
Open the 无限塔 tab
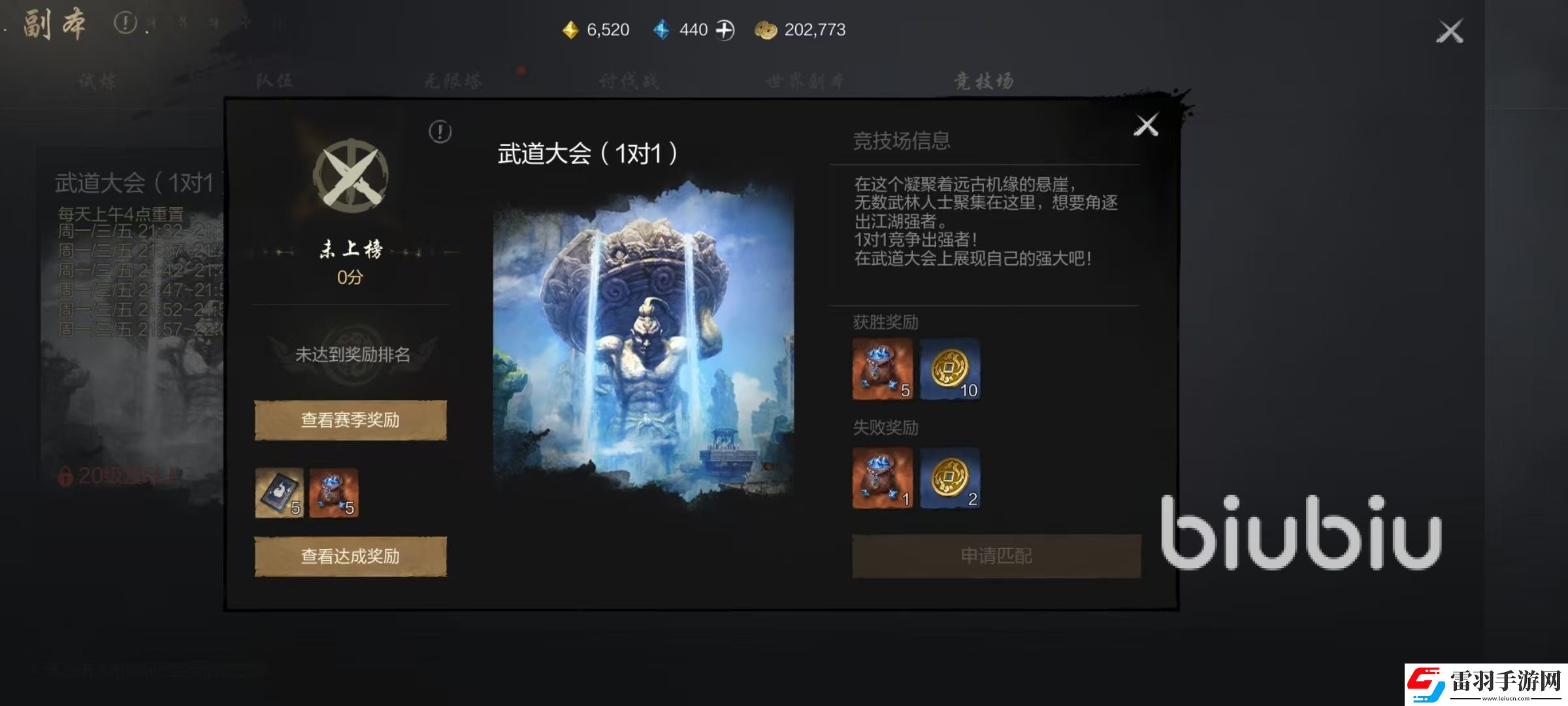tap(452, 78)
